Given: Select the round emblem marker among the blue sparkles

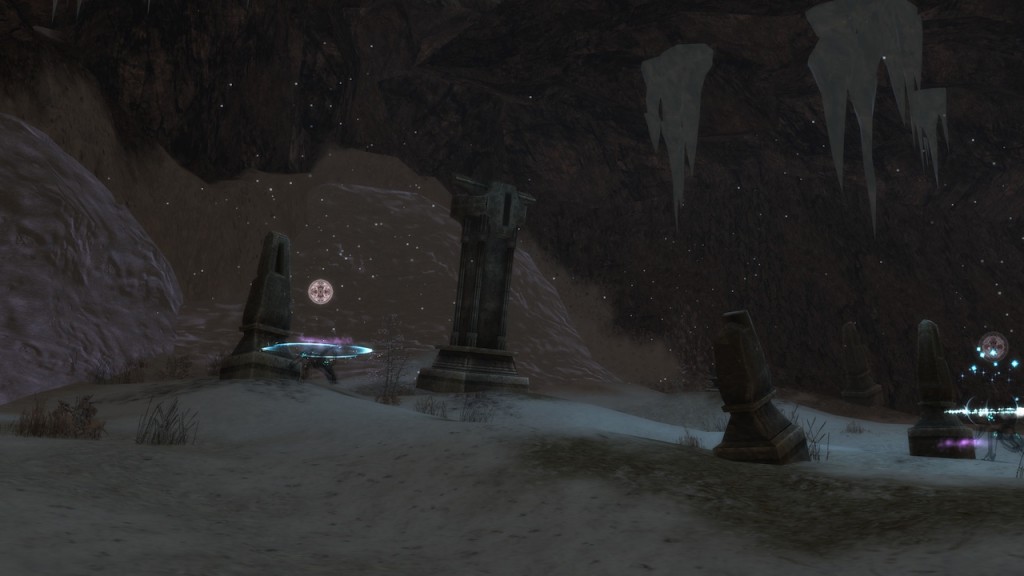Looking at the screenshot, I should pyautogui.click(x=993, y=346).
